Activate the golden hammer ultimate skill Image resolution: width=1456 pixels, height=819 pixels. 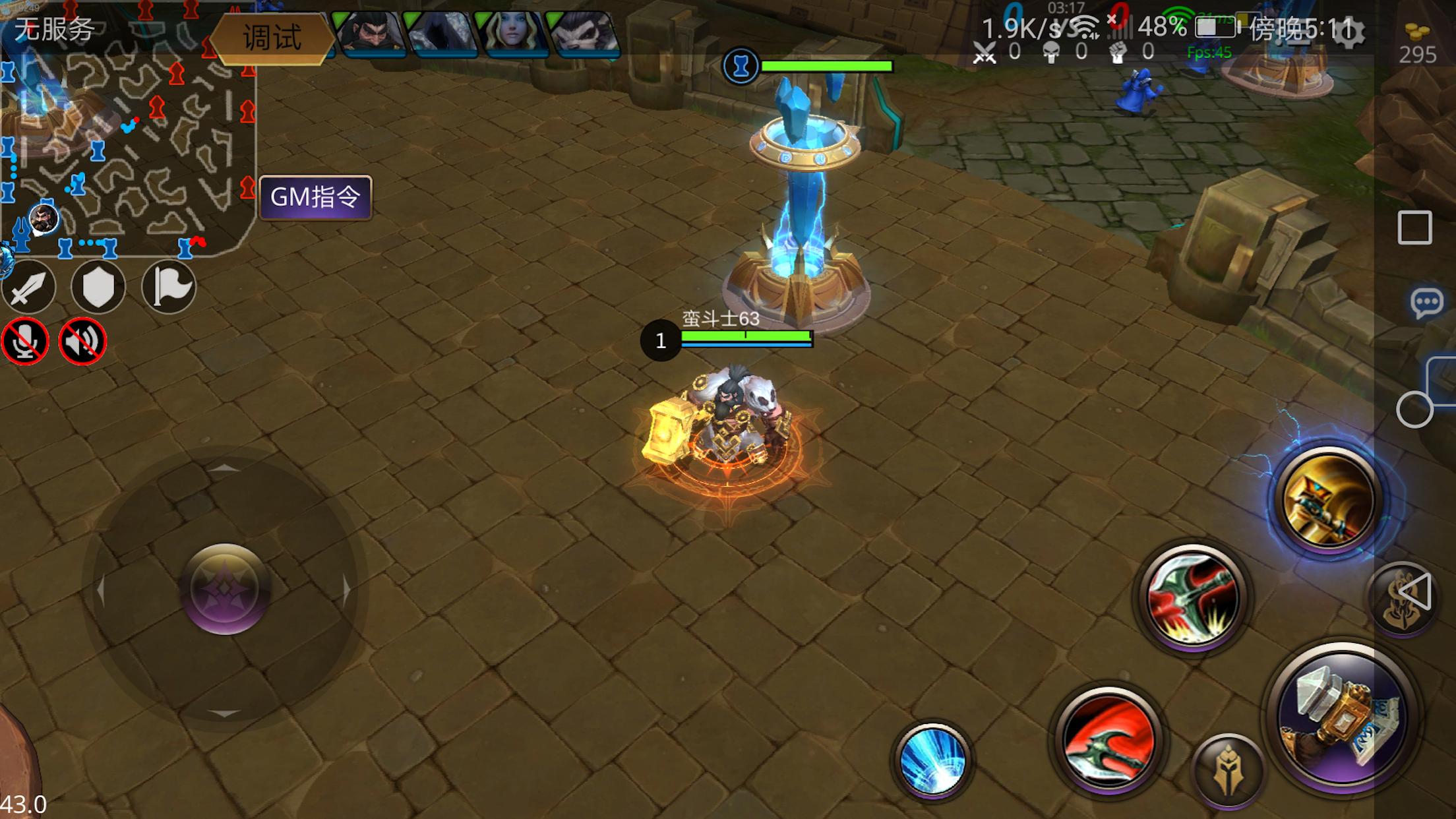pyautogui.click(x=1328, y=501)
